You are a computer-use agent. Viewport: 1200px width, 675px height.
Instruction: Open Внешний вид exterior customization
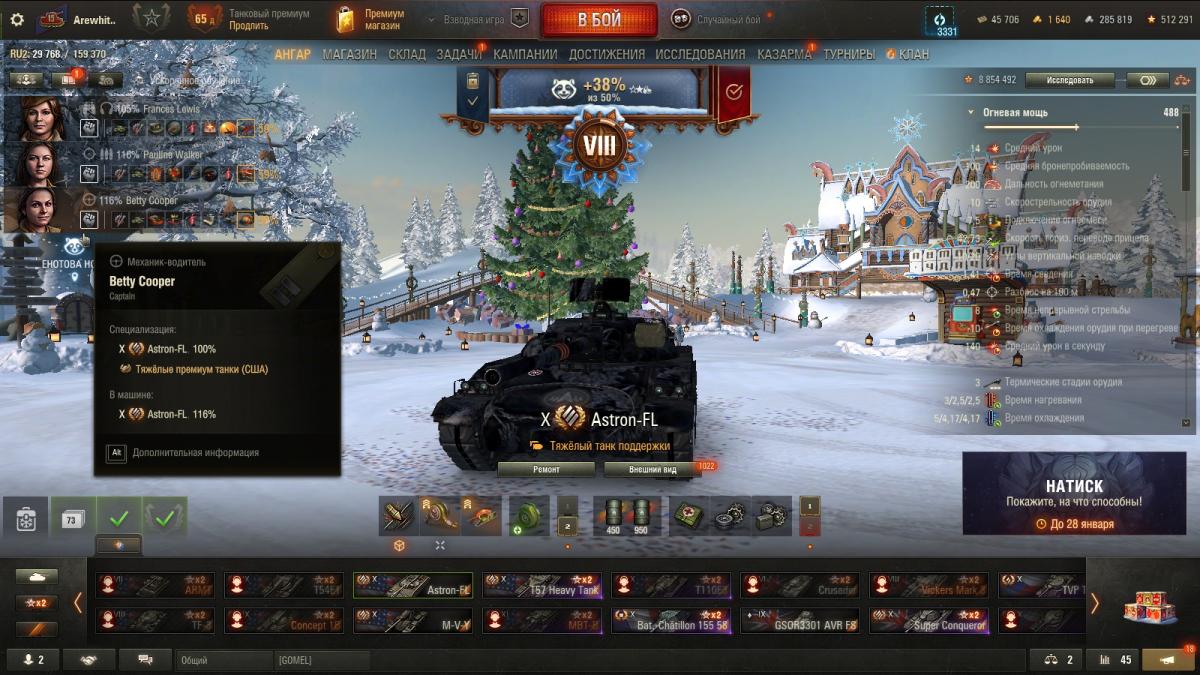coord(652,469)
